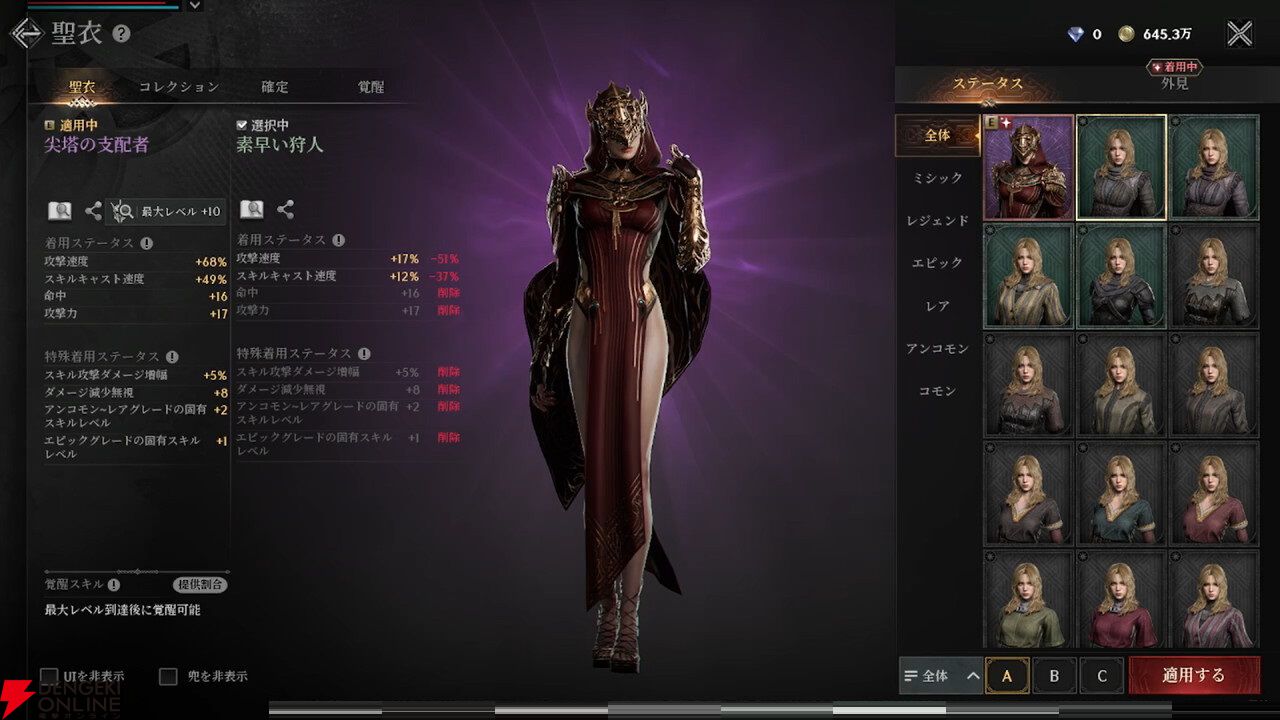Click the share icon under 尖塔の支配者
Viewport: 1280px width, 720px height.
(x=93, y=210)
